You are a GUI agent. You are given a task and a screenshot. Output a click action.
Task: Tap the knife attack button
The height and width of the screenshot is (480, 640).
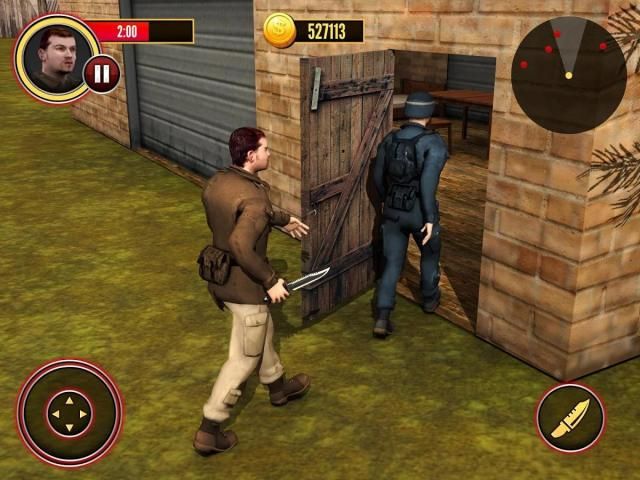click(x=570, y=417)
